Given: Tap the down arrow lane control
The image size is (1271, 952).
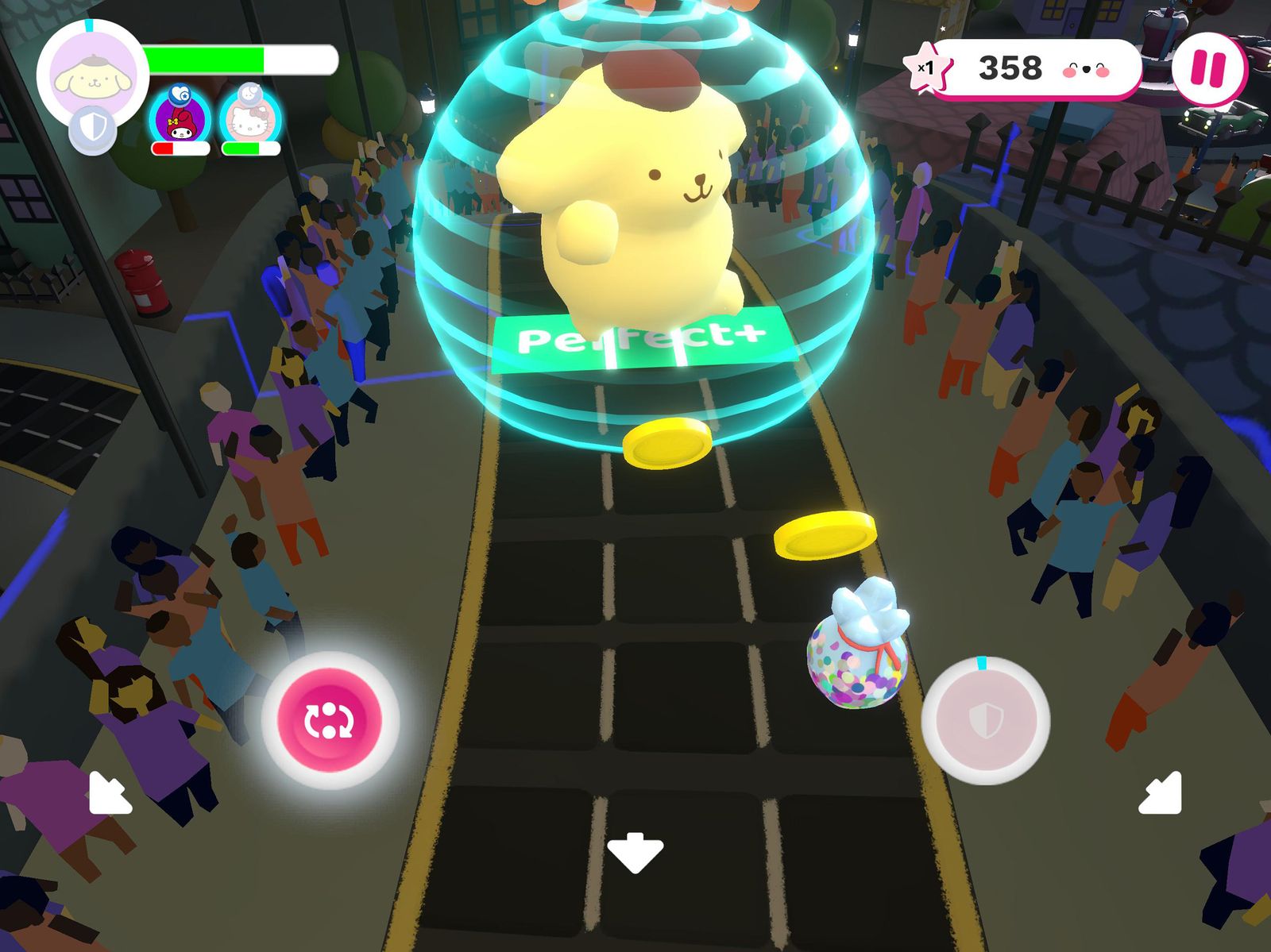Looking at the screenshot, I should pyautogui.click(x=635, y=852).
